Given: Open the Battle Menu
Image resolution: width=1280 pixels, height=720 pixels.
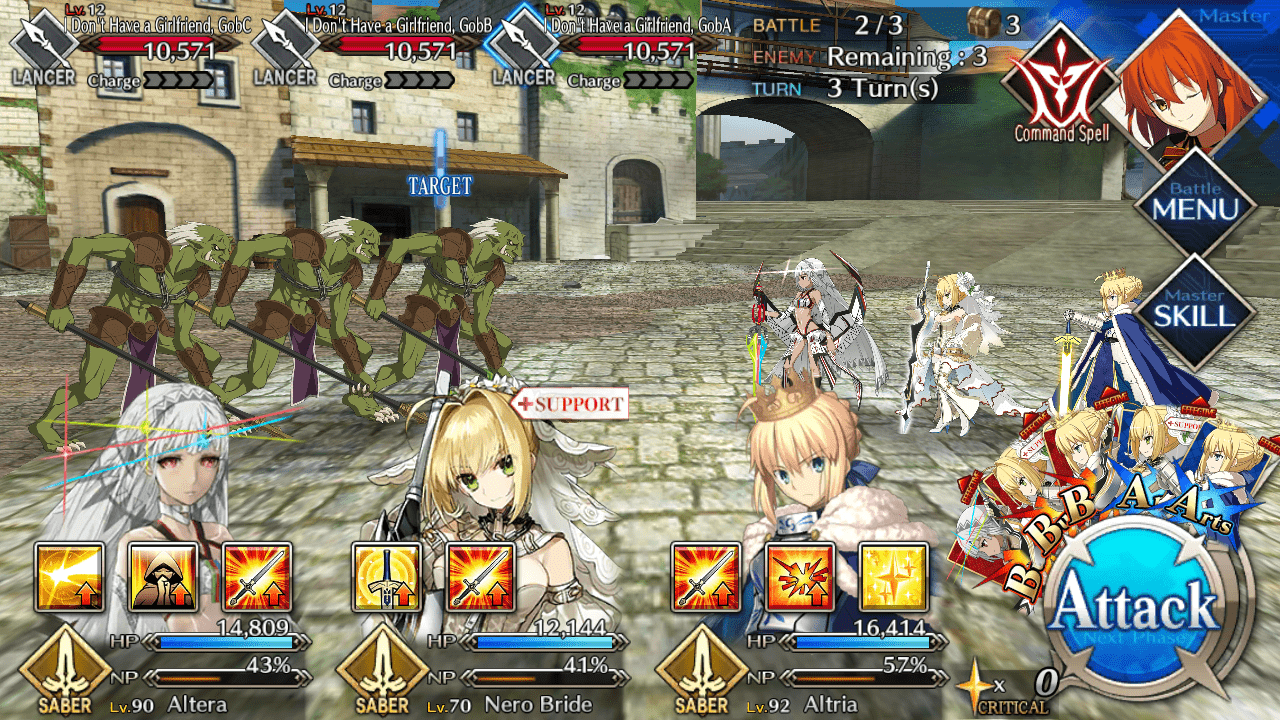Looking at the screenshot, I should coord(1194,209).
